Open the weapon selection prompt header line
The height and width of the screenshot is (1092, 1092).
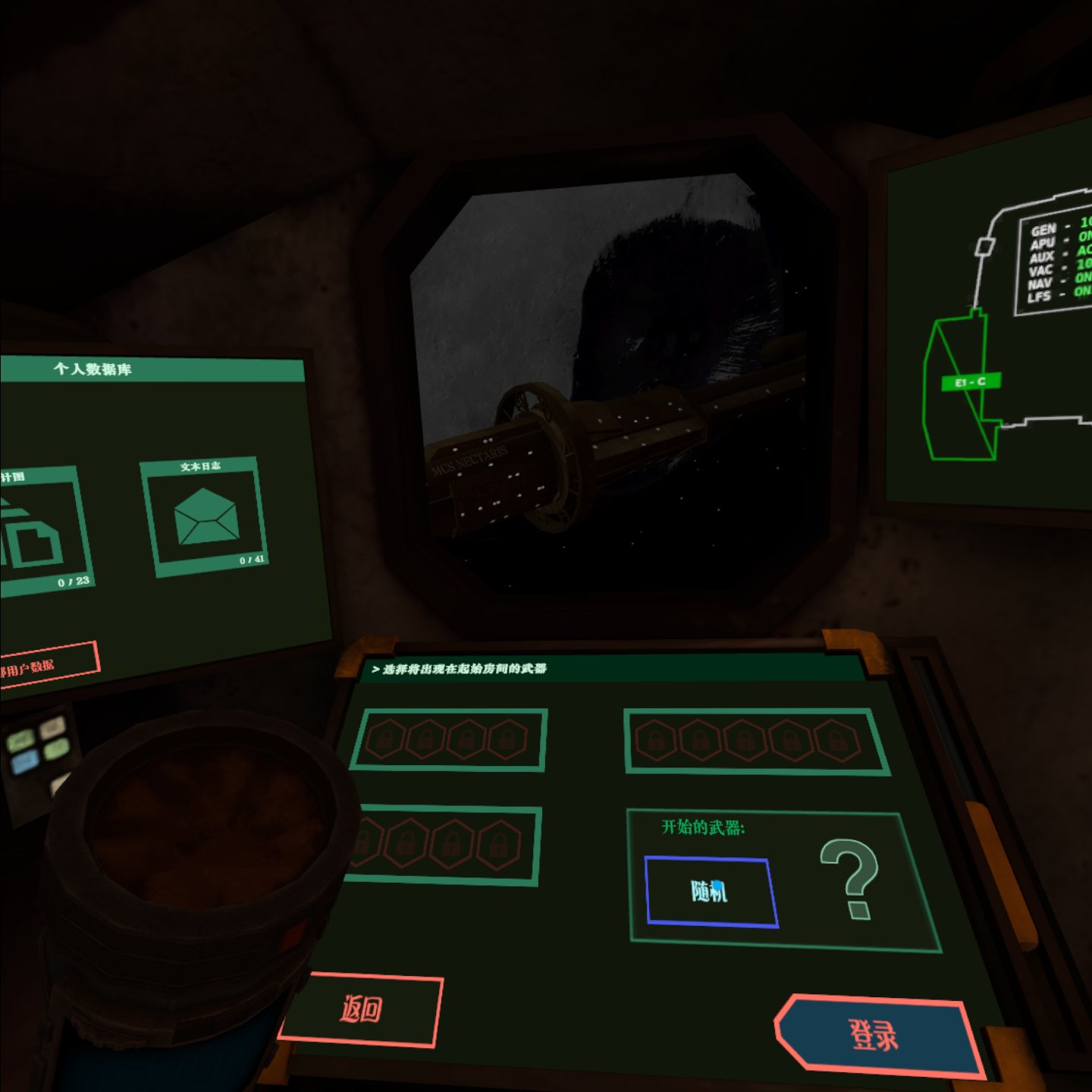click(x=463, y=670)
